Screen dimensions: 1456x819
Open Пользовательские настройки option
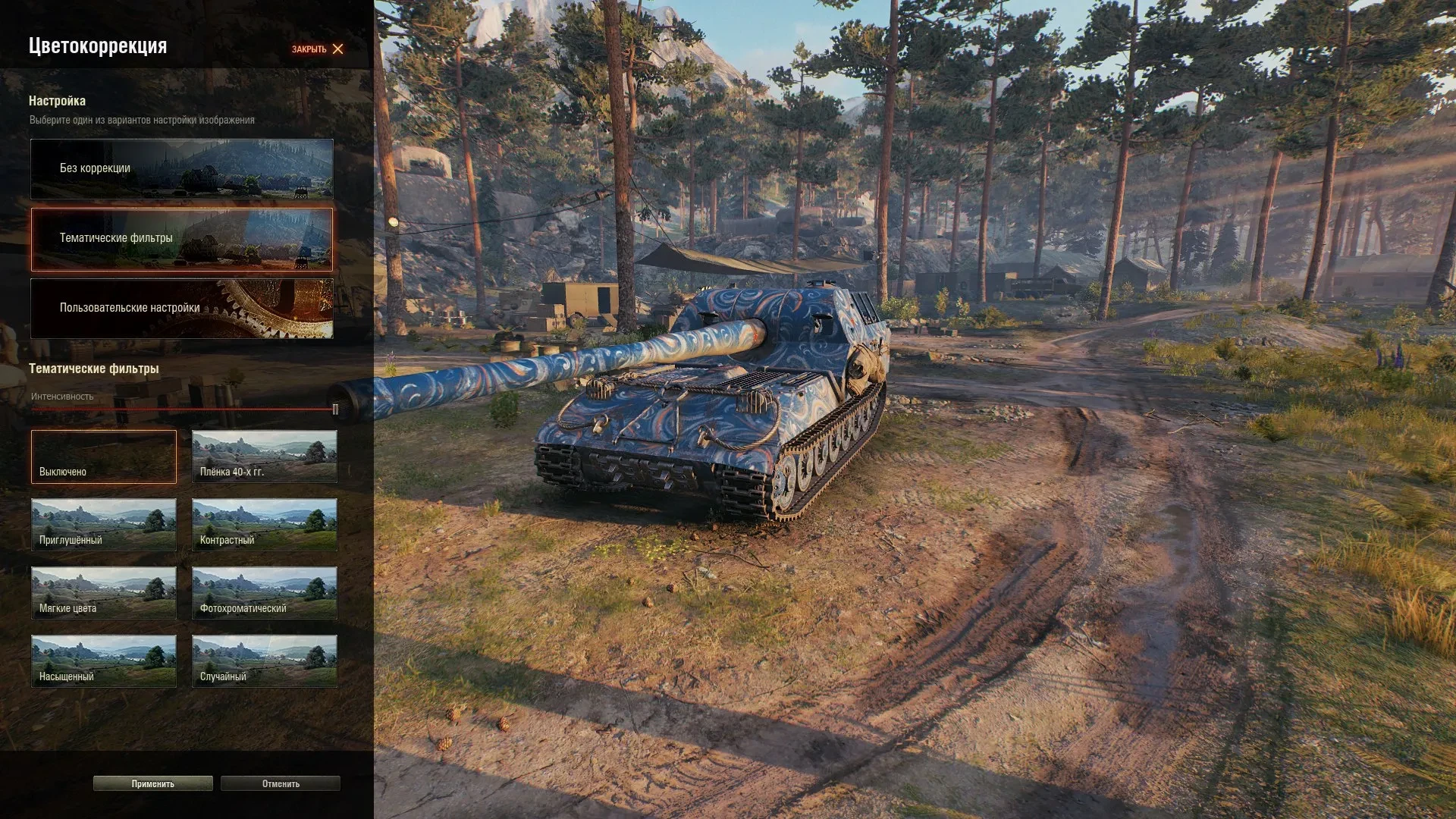182,308
